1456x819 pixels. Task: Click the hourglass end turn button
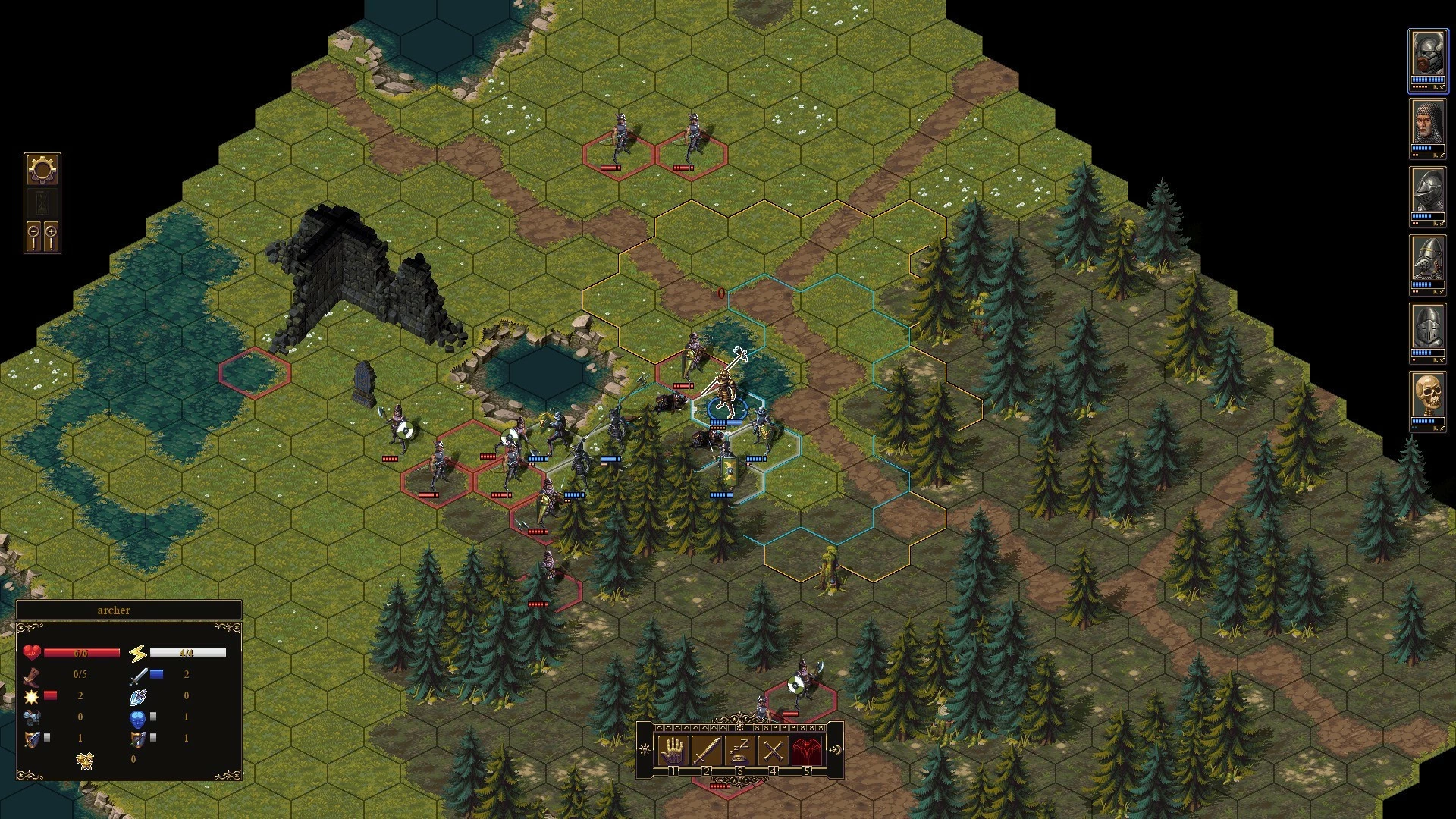[x=42, y=202]
